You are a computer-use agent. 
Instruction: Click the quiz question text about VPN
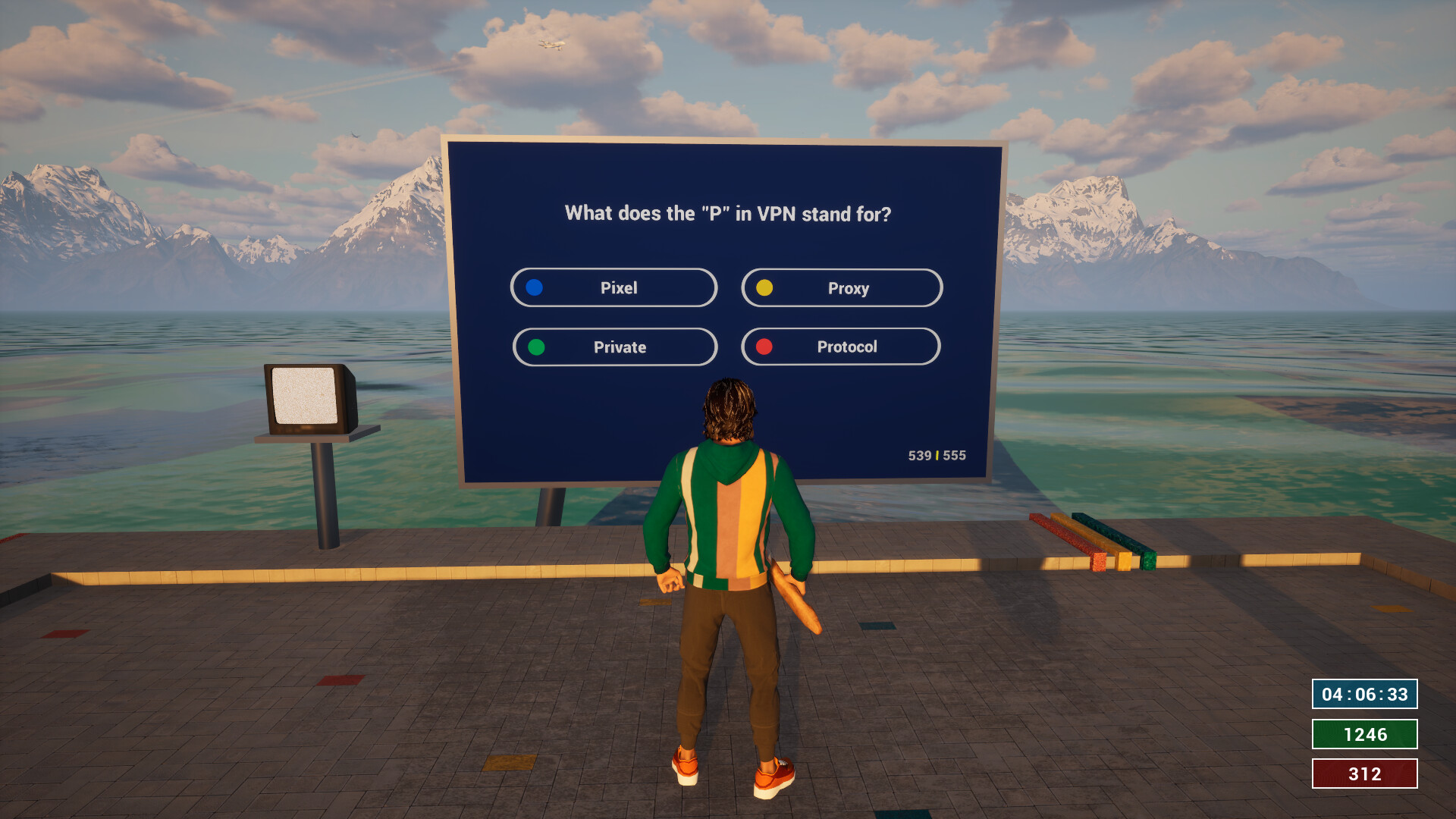pyautogui.click(x=730, y=214)
